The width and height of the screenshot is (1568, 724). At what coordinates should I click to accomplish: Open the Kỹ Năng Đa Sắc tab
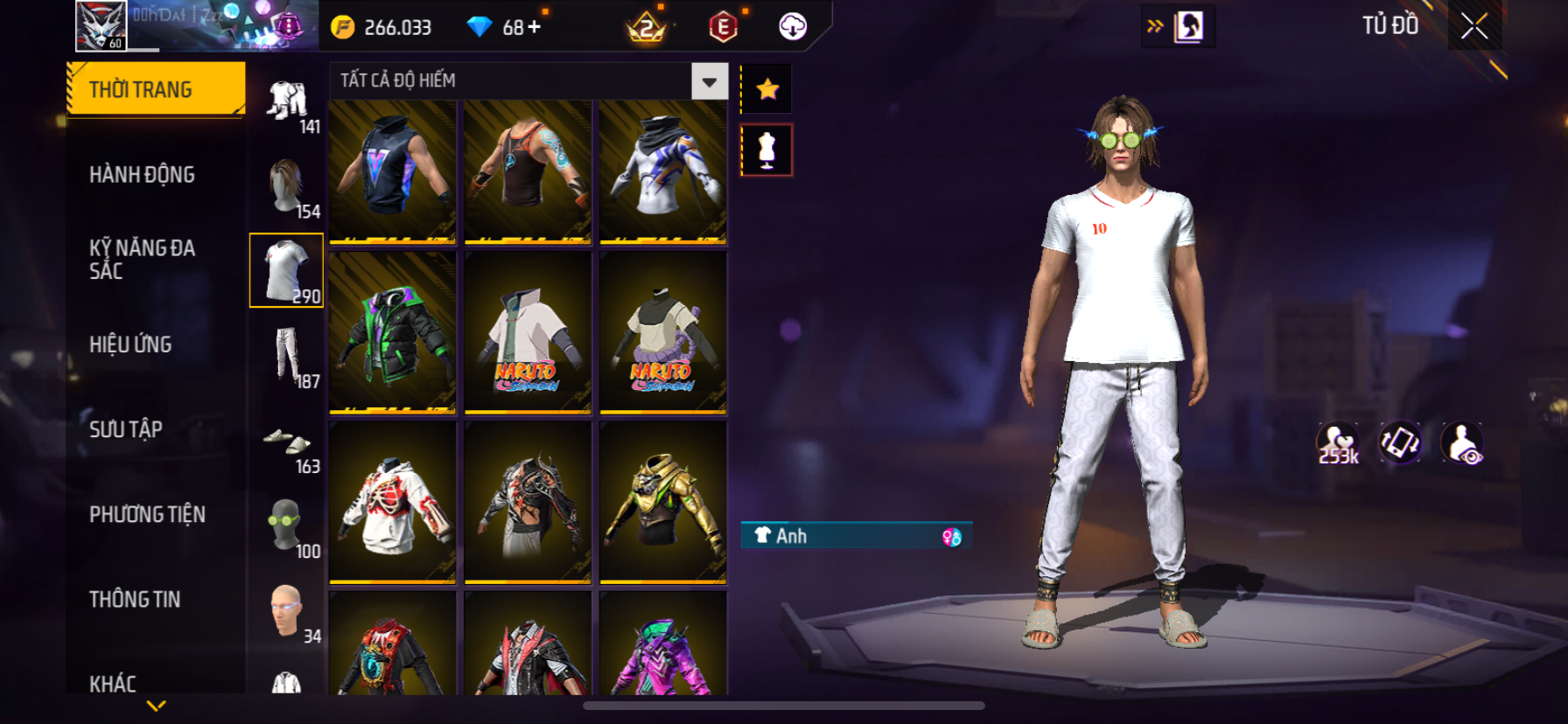click(142, 259)
